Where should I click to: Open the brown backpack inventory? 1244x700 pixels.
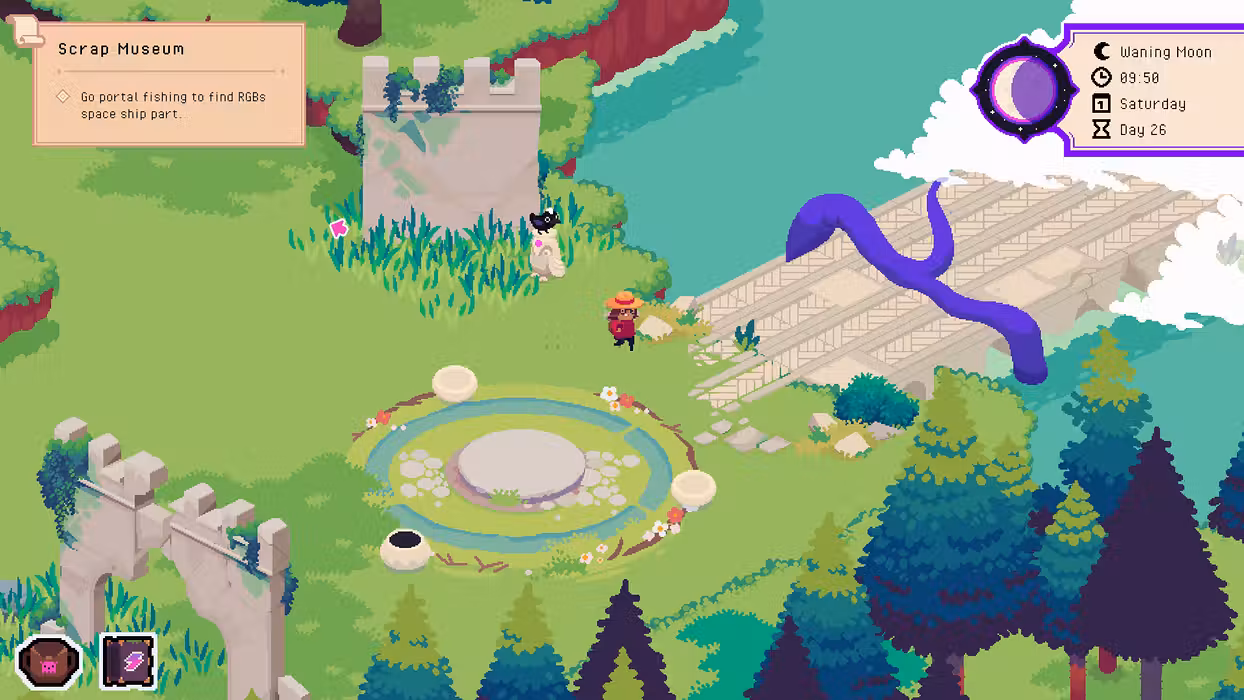[x=49, y=661]
